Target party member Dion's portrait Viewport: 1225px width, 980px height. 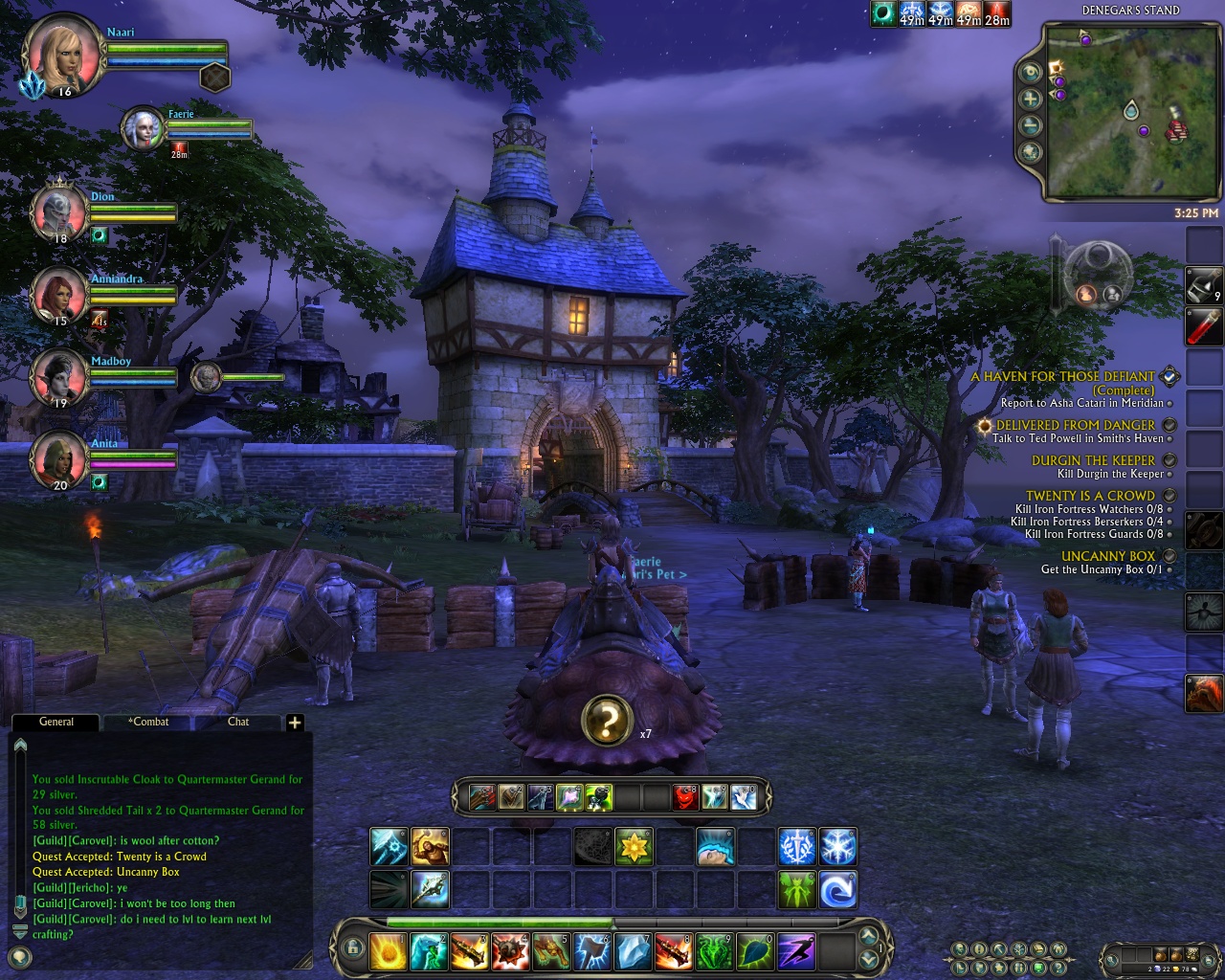tap(58, 212)
